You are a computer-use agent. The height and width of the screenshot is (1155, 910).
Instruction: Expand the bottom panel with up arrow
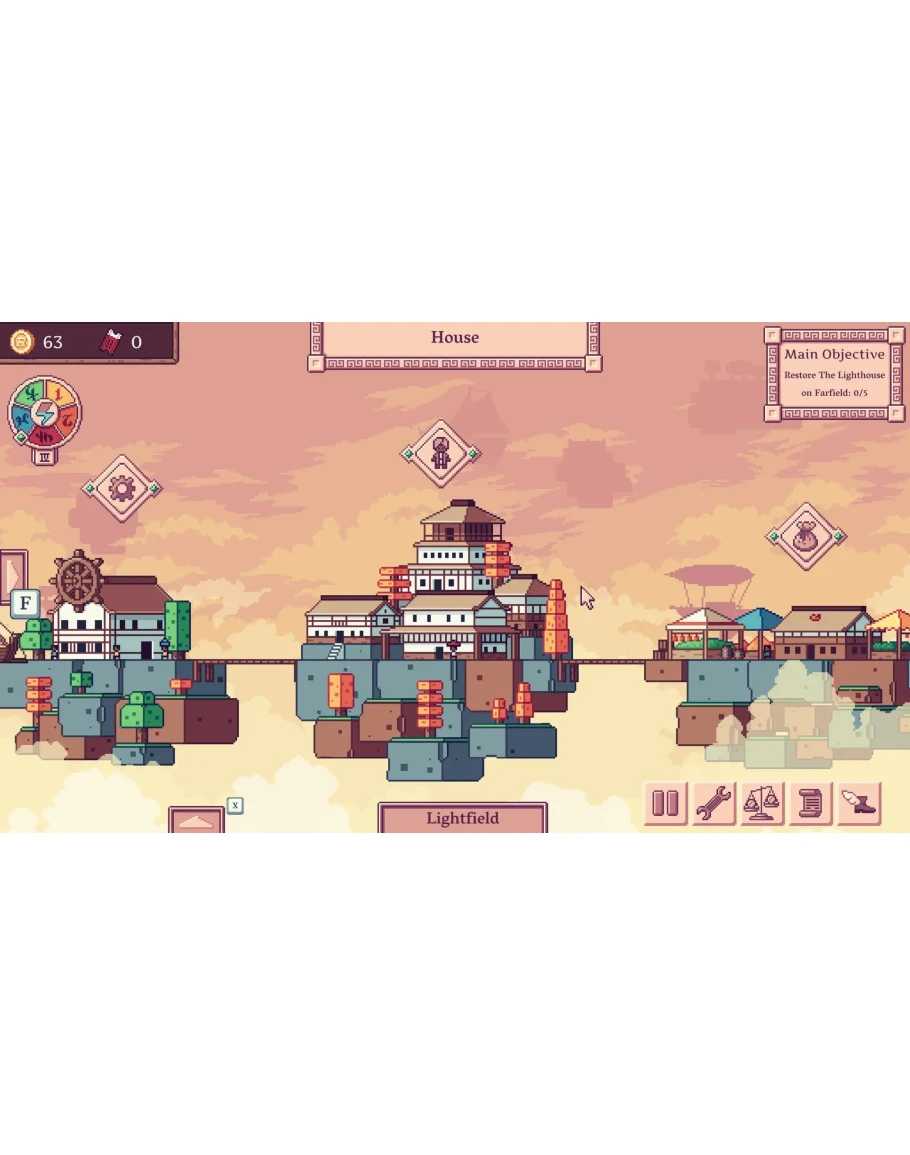[196, 820]
